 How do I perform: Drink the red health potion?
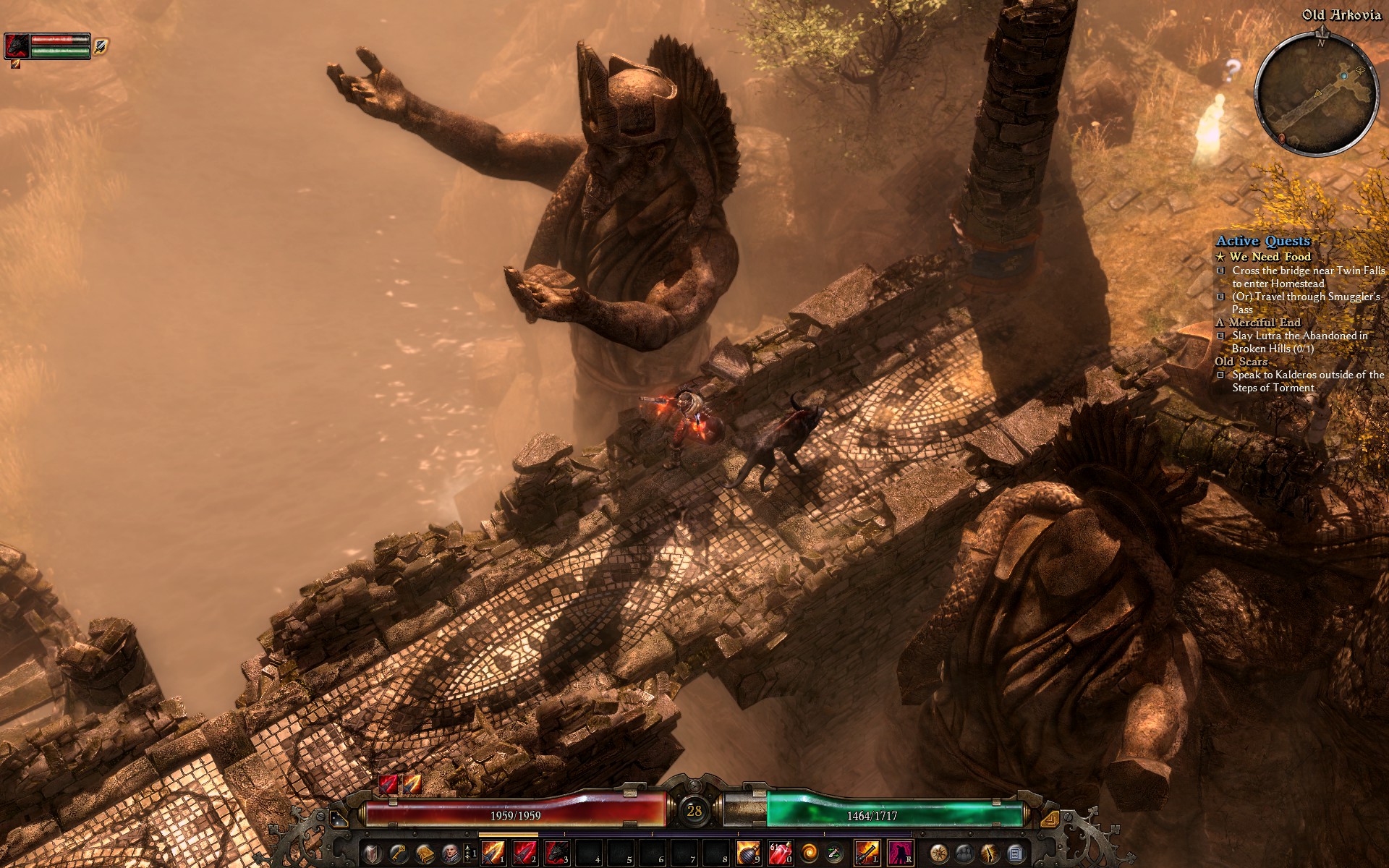point(780,854)
